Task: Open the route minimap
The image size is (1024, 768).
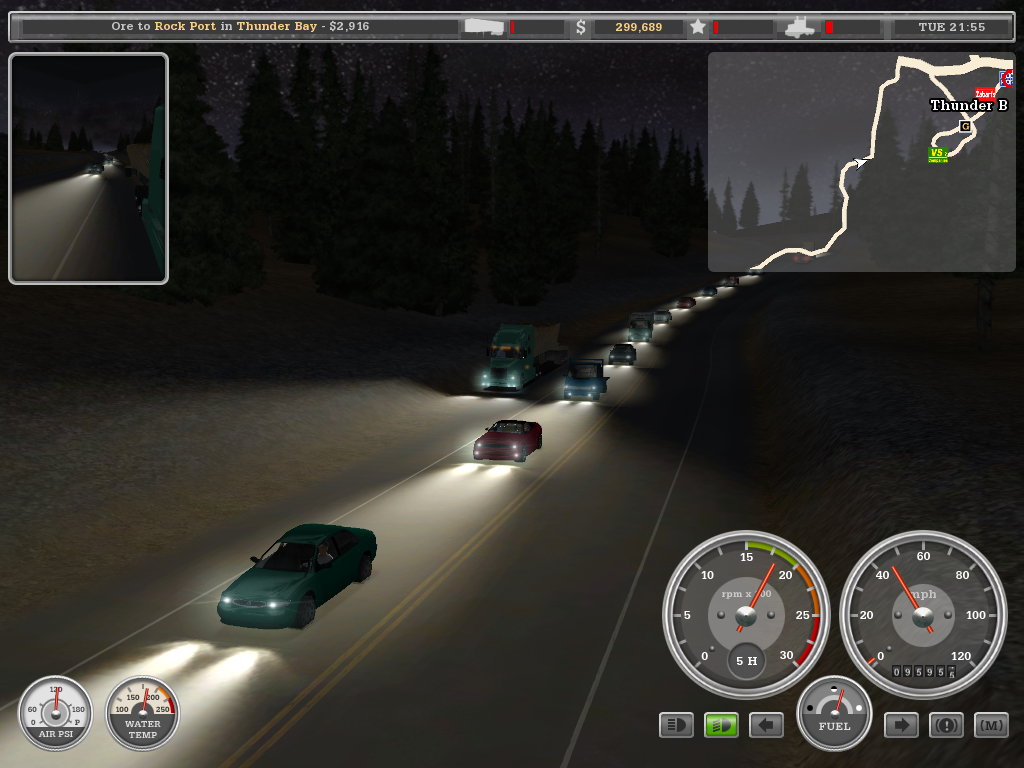Action: [860, 162]
